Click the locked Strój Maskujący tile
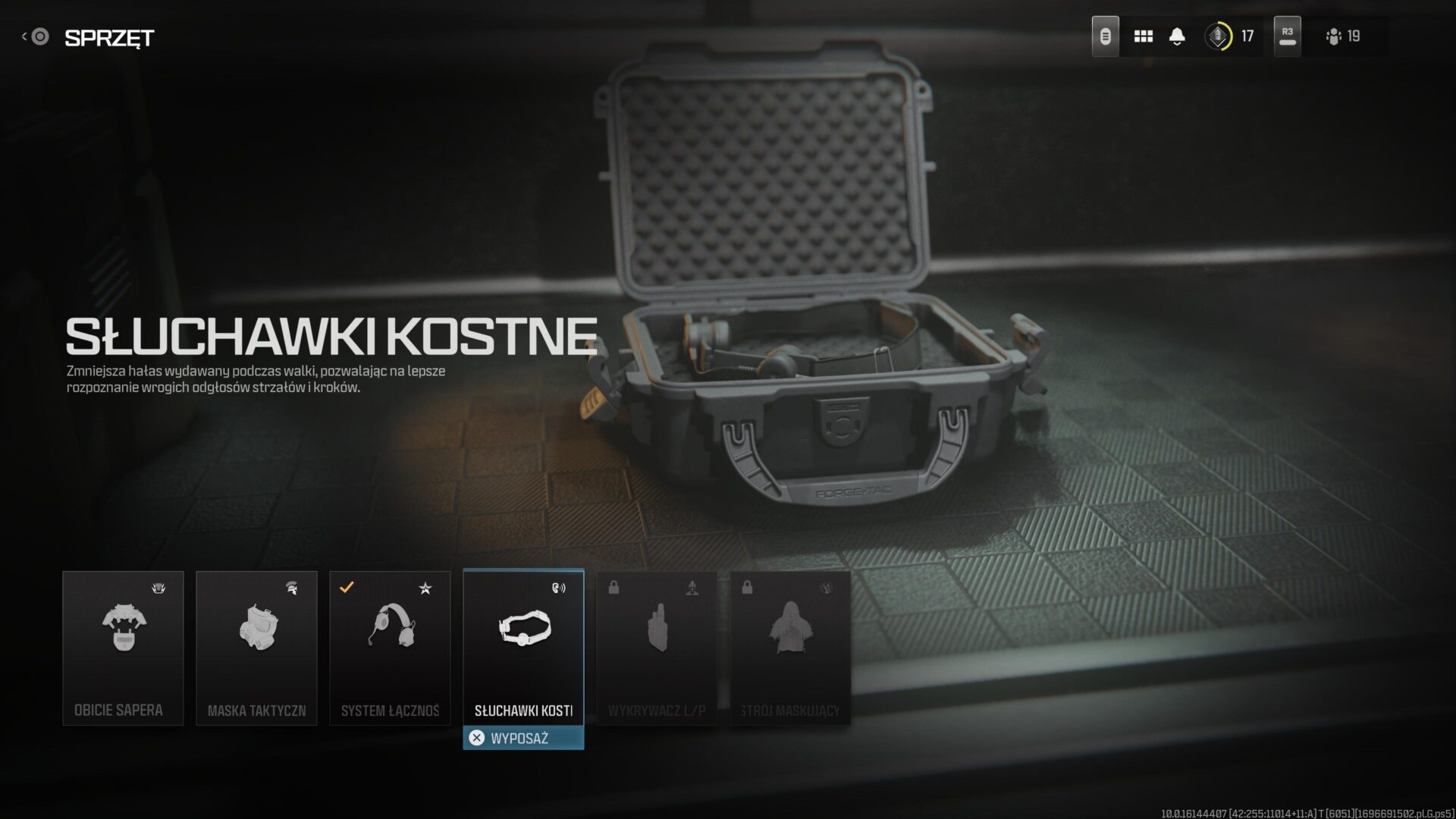 coord(790,648)
